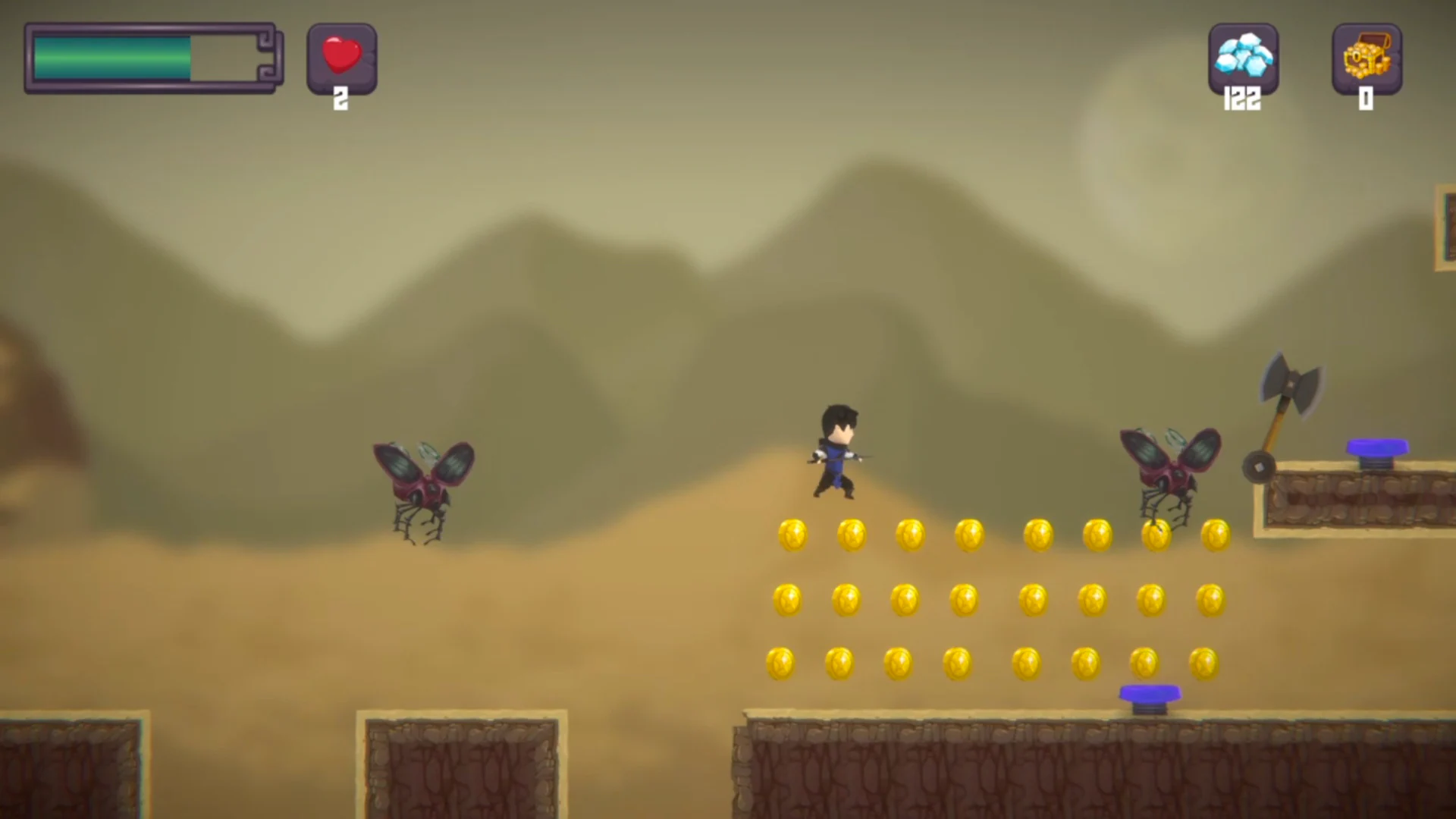Click the player character
Image resolution: width=1456 pixels, height=819 pixels.
tap(836, 451)
